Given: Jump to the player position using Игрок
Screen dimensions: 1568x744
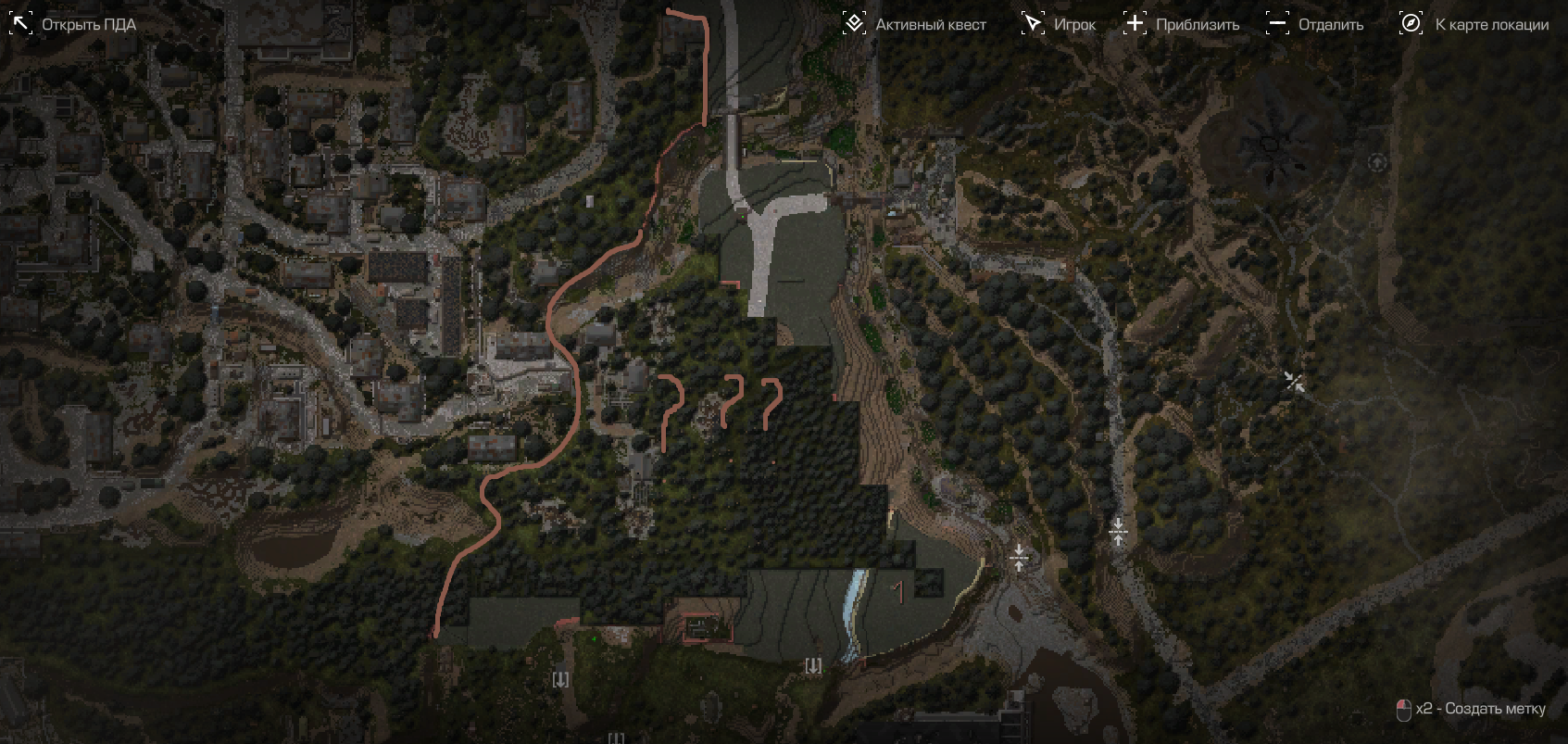Looking at the screenshot, I should point(1058,24).
